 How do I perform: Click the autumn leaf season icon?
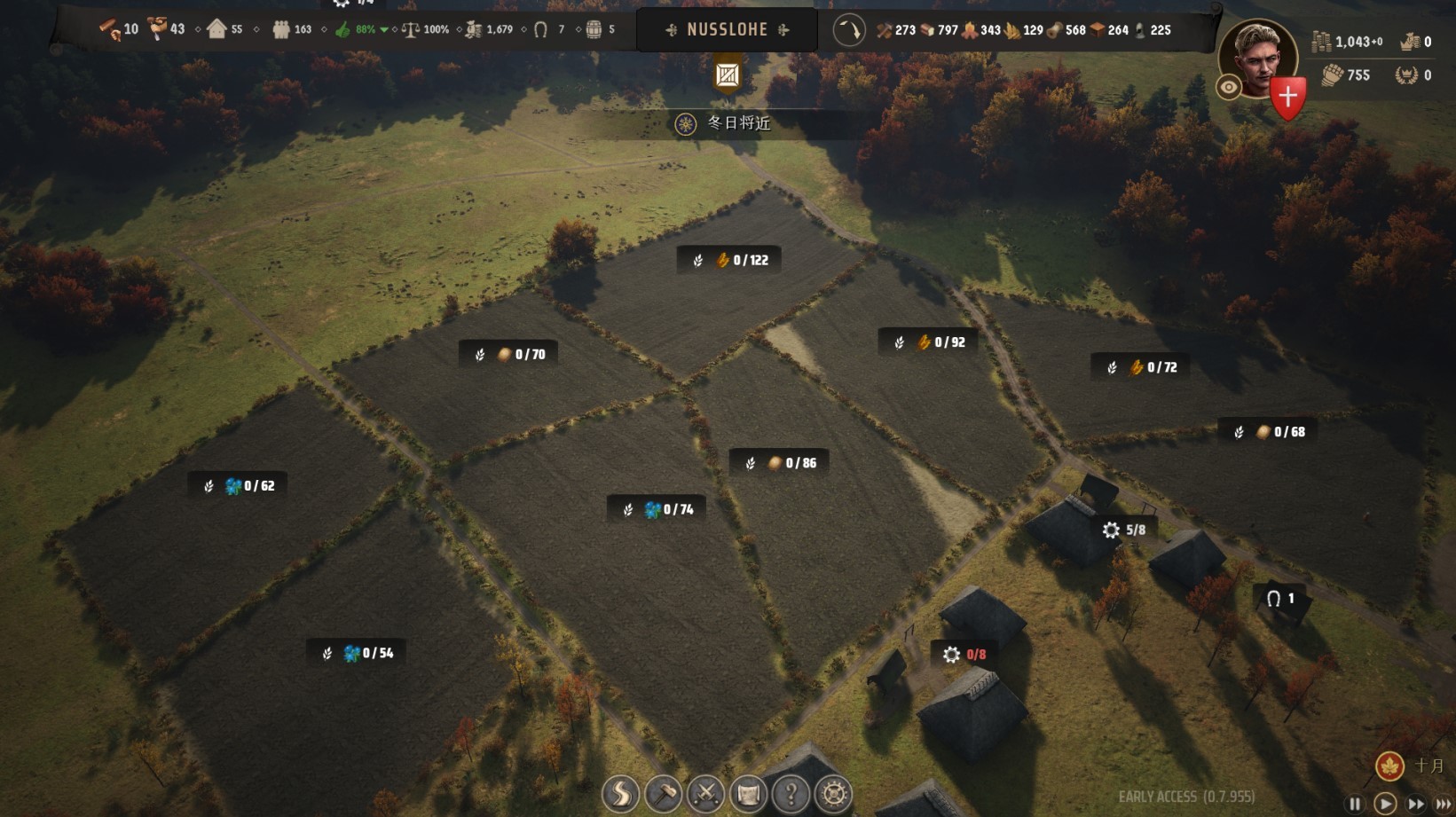coord(1389,766)
